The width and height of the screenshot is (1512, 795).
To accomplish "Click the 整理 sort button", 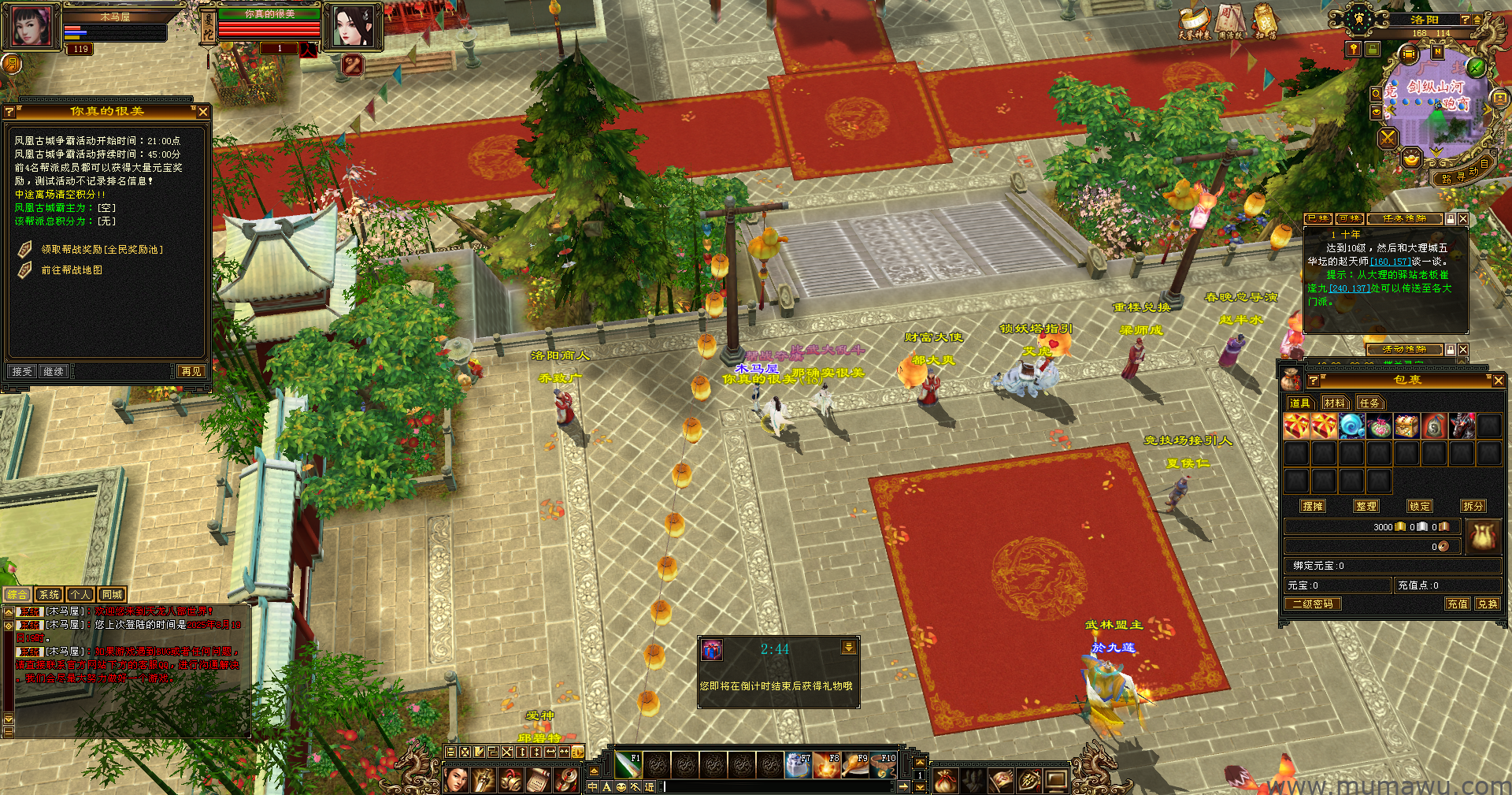I will coord(1366,507).
